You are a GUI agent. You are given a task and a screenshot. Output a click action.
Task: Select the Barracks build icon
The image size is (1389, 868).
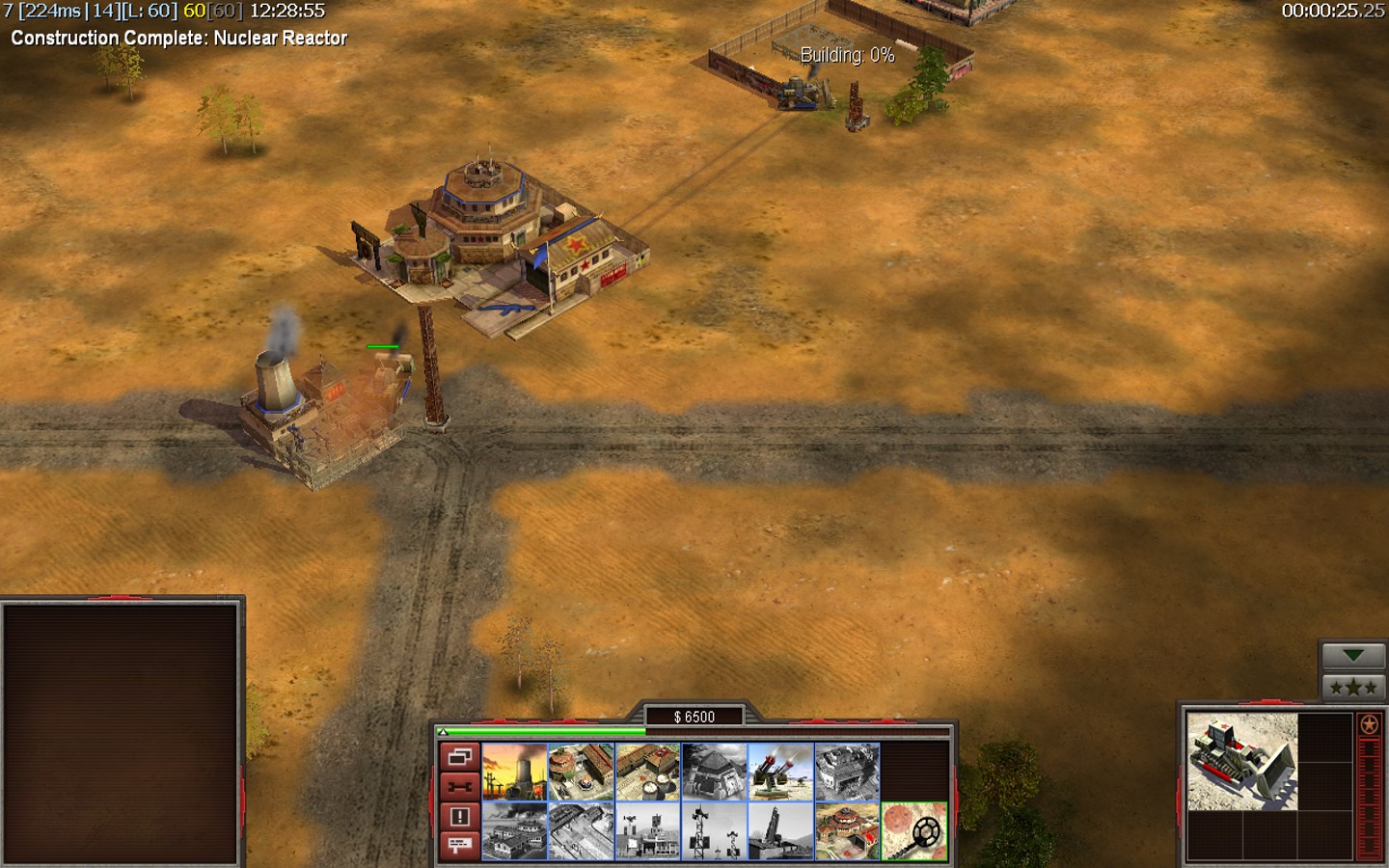click(581, 772)
